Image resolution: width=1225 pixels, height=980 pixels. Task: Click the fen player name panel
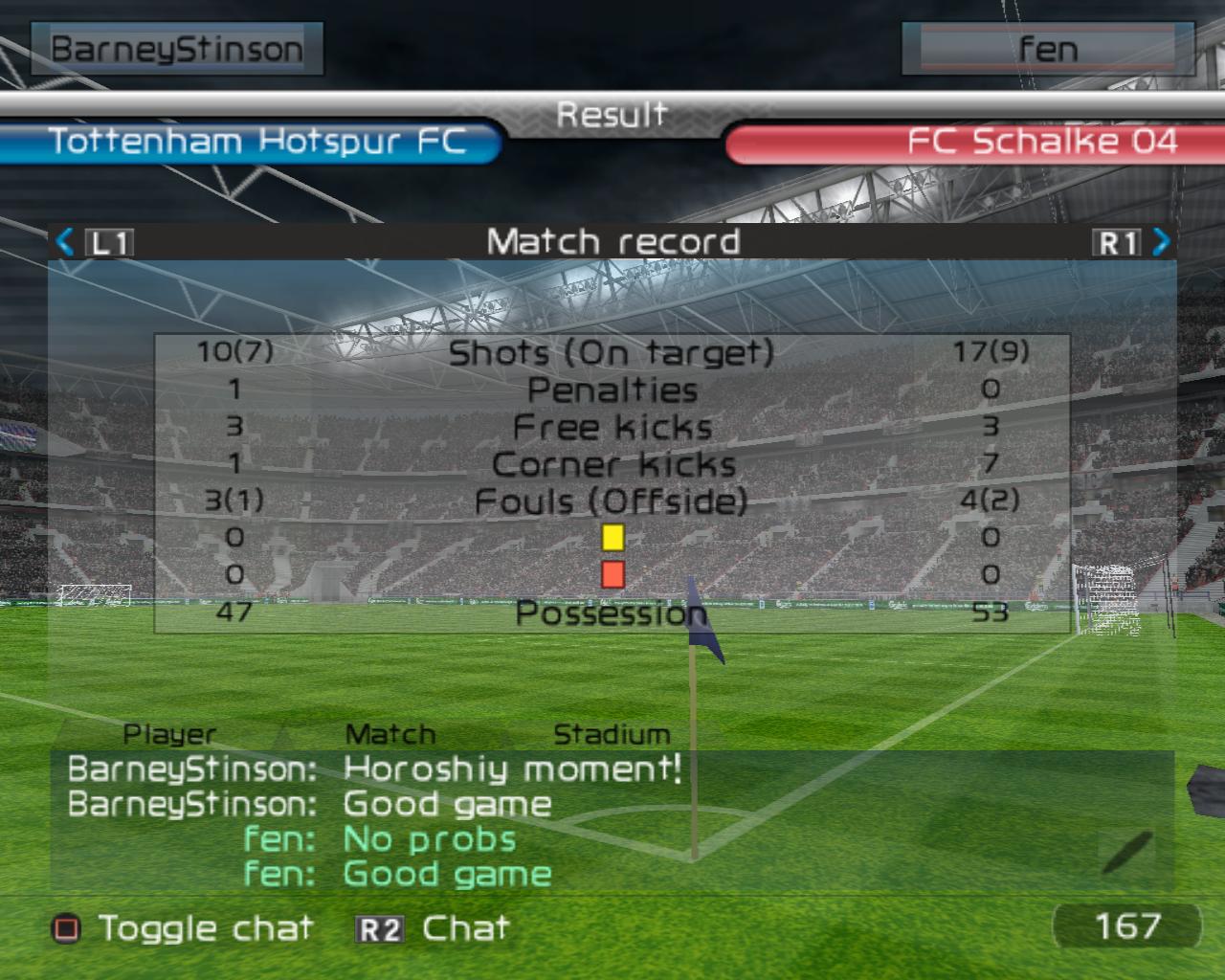point(1047,49)
